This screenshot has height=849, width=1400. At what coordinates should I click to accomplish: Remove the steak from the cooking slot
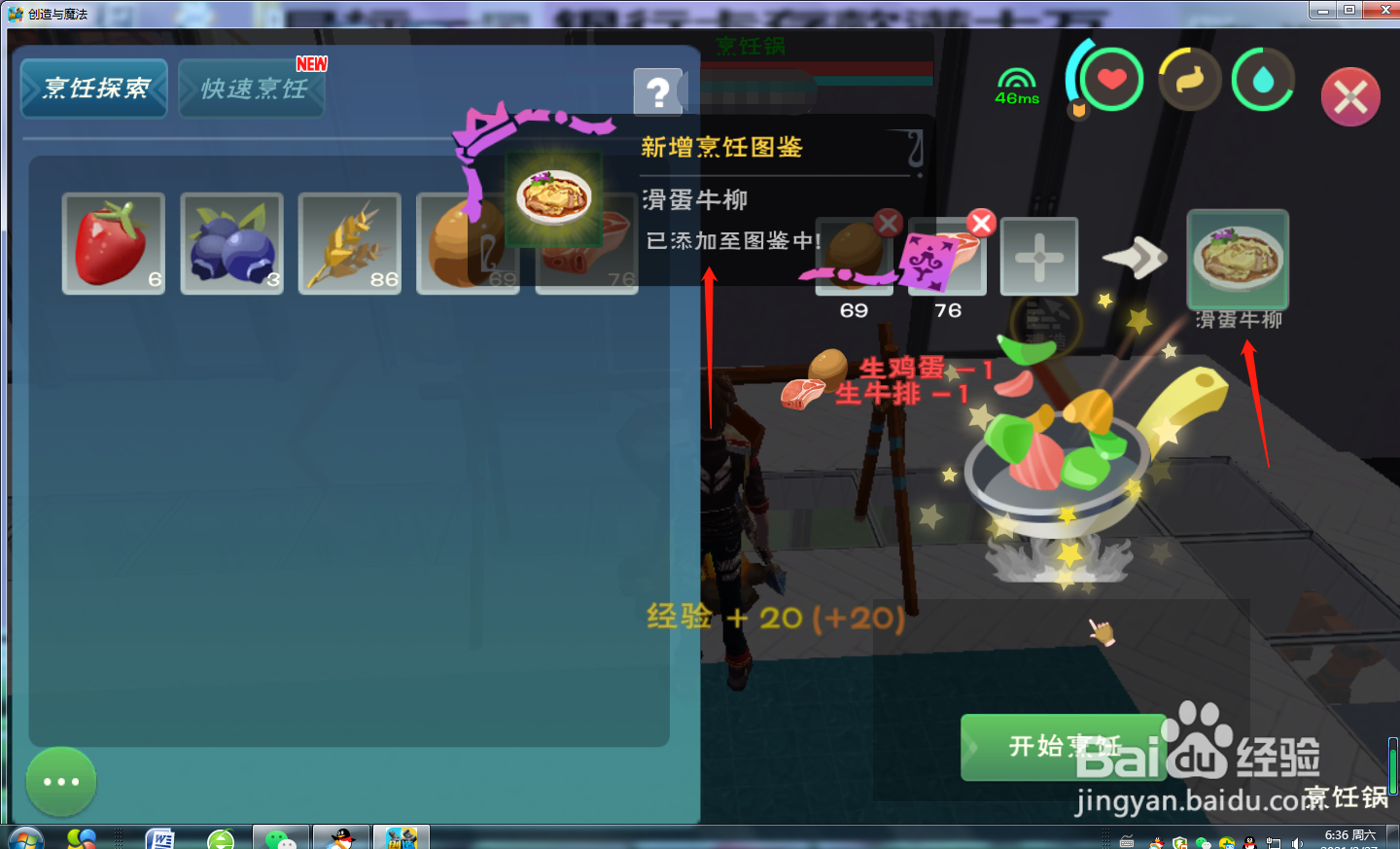coord(980,223)
